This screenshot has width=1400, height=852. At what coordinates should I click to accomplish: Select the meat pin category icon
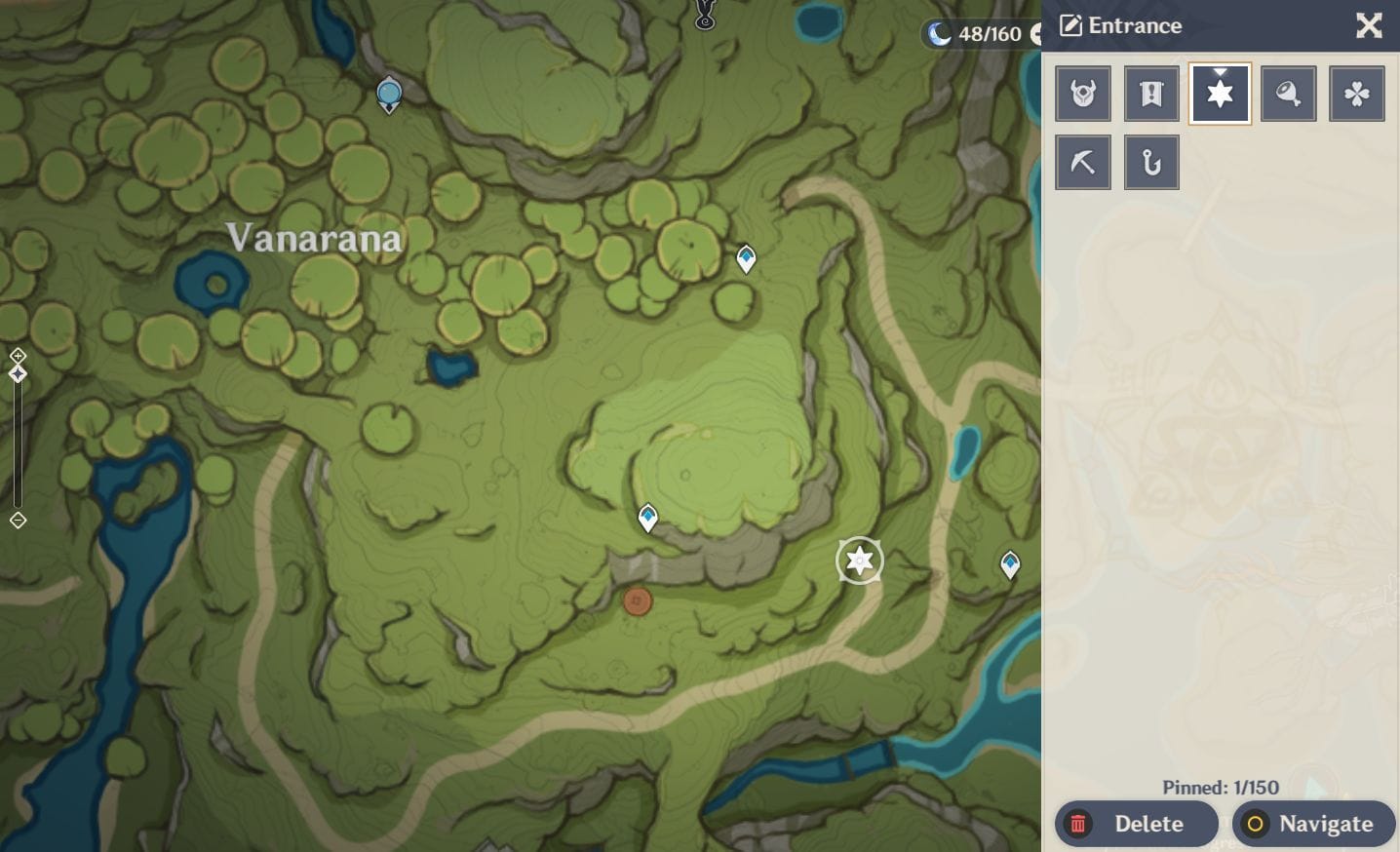(x=1288, y=94)
